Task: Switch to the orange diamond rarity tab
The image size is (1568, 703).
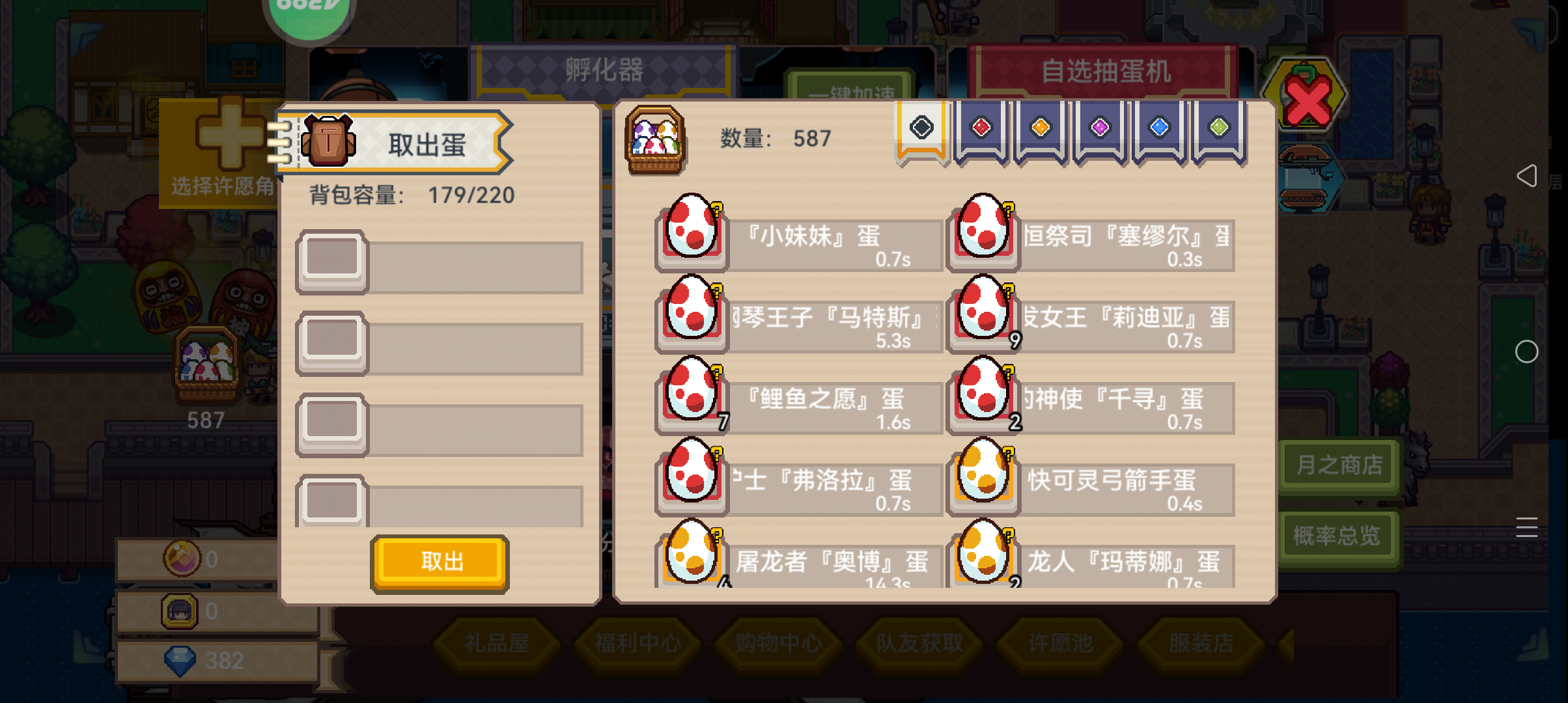Action: 1039,128
